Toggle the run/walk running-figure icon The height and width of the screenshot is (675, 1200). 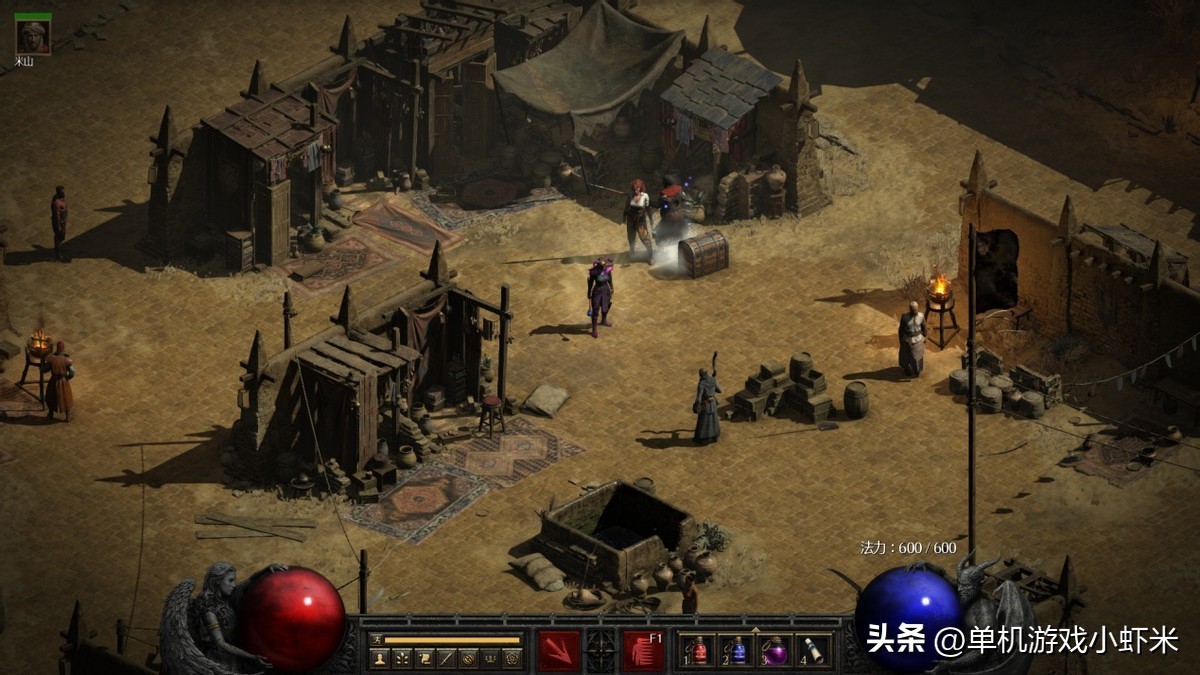click(376, 639)
